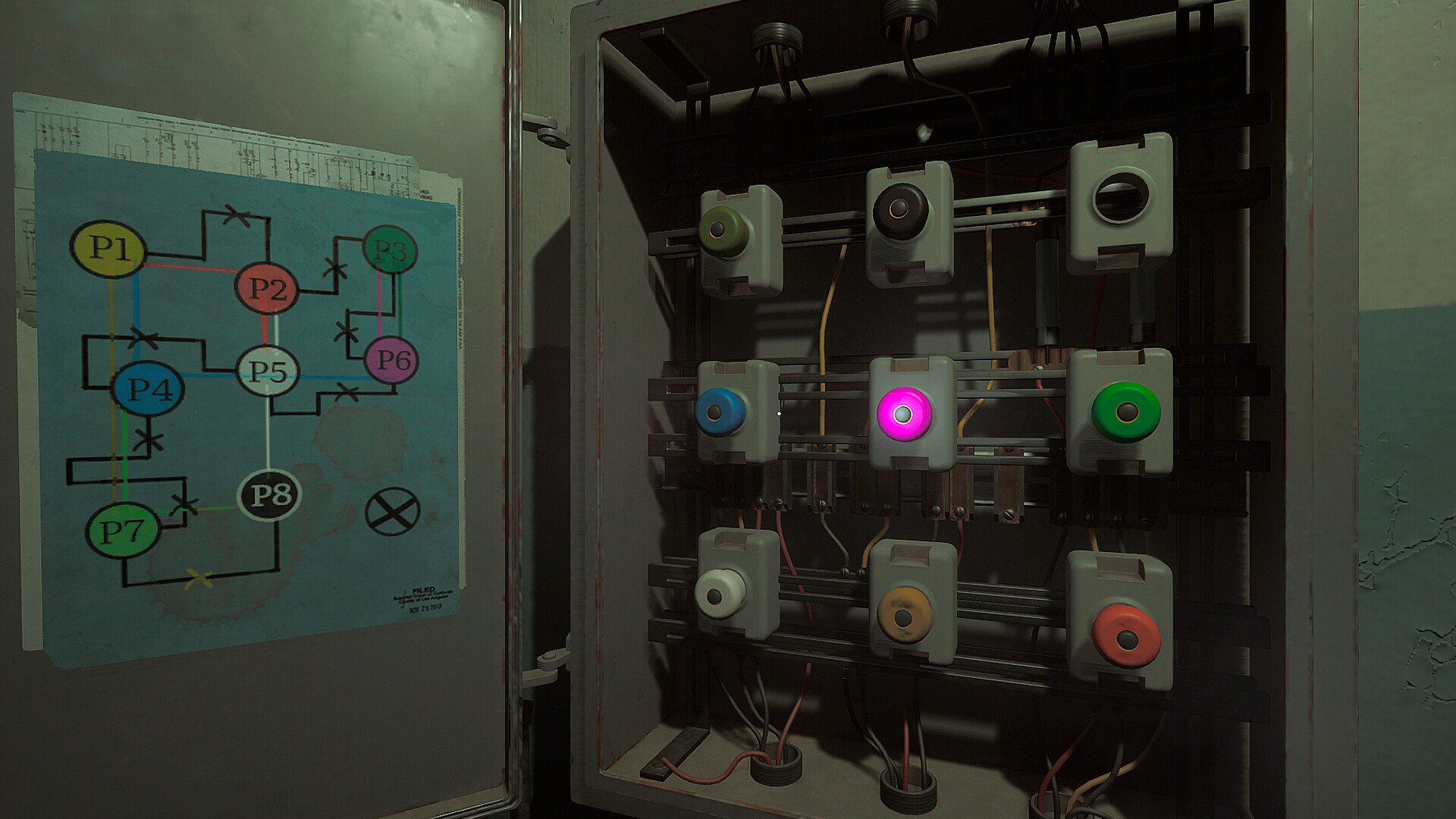Image resolution: width=1456 pixels, height=819 pixels.
Task: Push the white button
Action: [720, 594]
